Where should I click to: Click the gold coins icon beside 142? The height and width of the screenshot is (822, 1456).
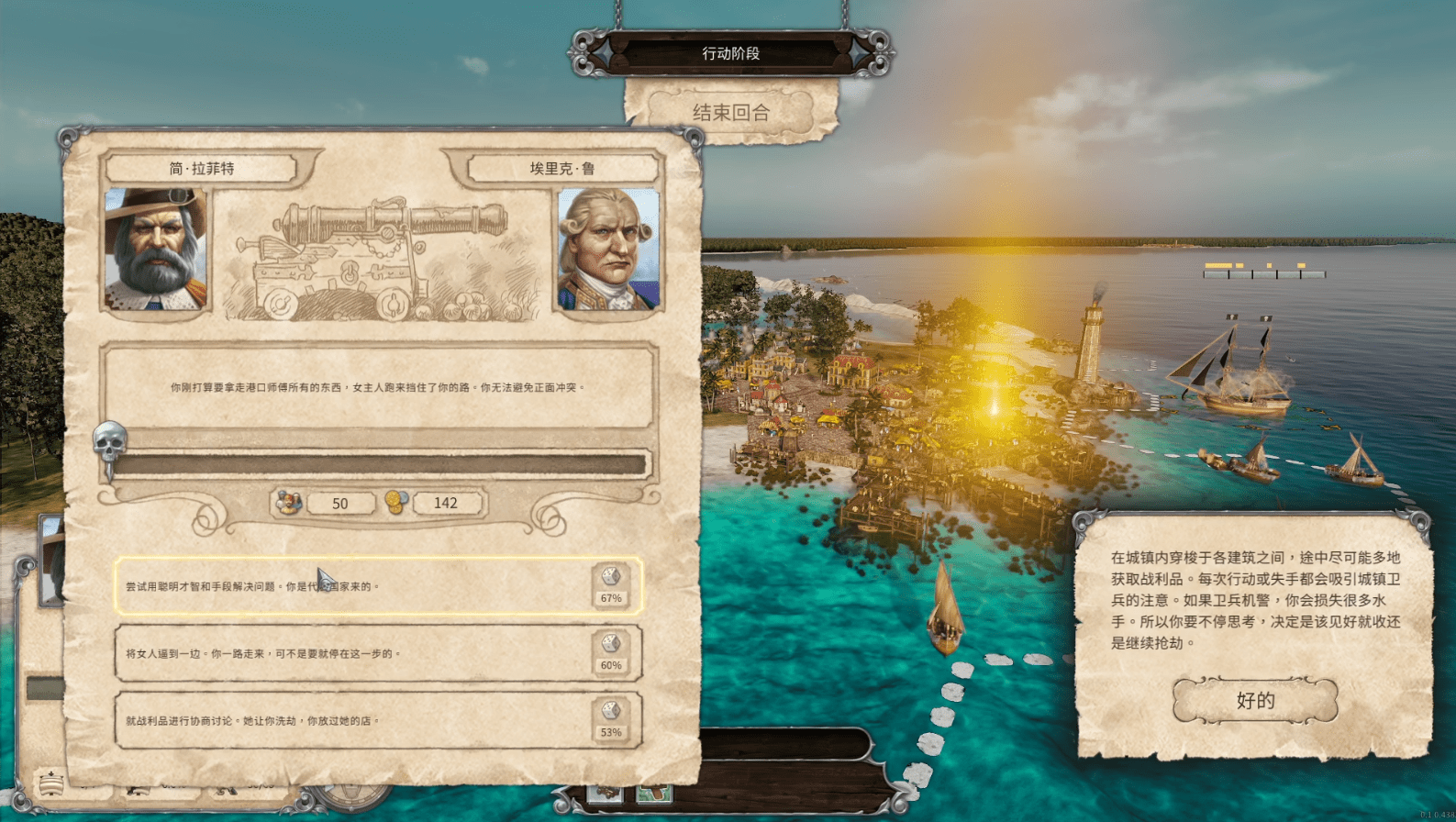point(398,503)
